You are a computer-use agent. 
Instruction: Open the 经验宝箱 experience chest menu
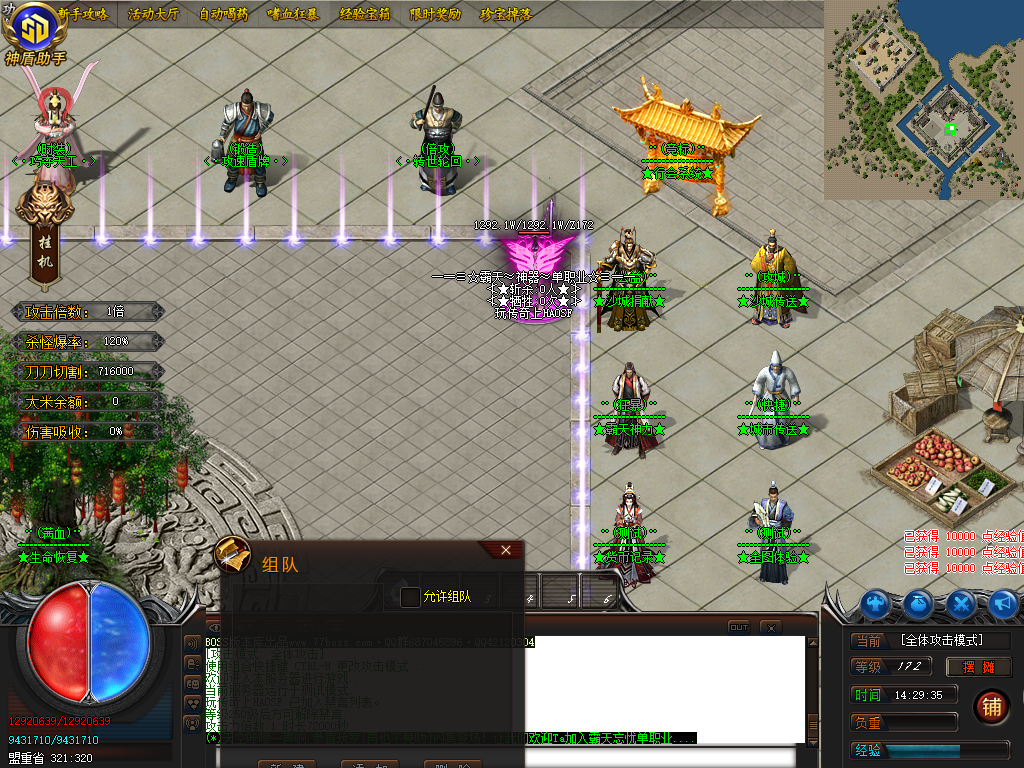(364, 14)
